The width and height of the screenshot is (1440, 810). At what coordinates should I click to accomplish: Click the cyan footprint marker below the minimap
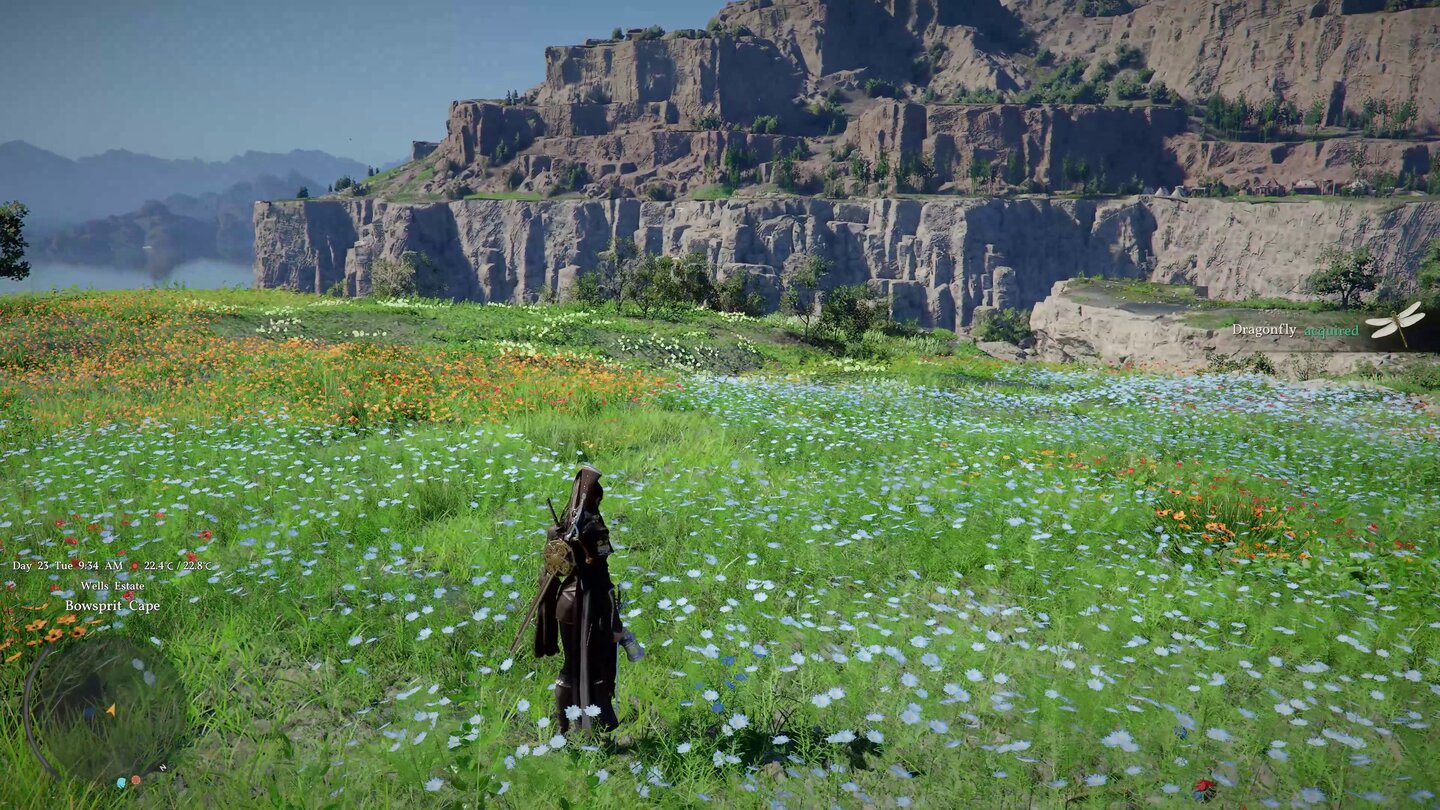(x=121, y=782)
